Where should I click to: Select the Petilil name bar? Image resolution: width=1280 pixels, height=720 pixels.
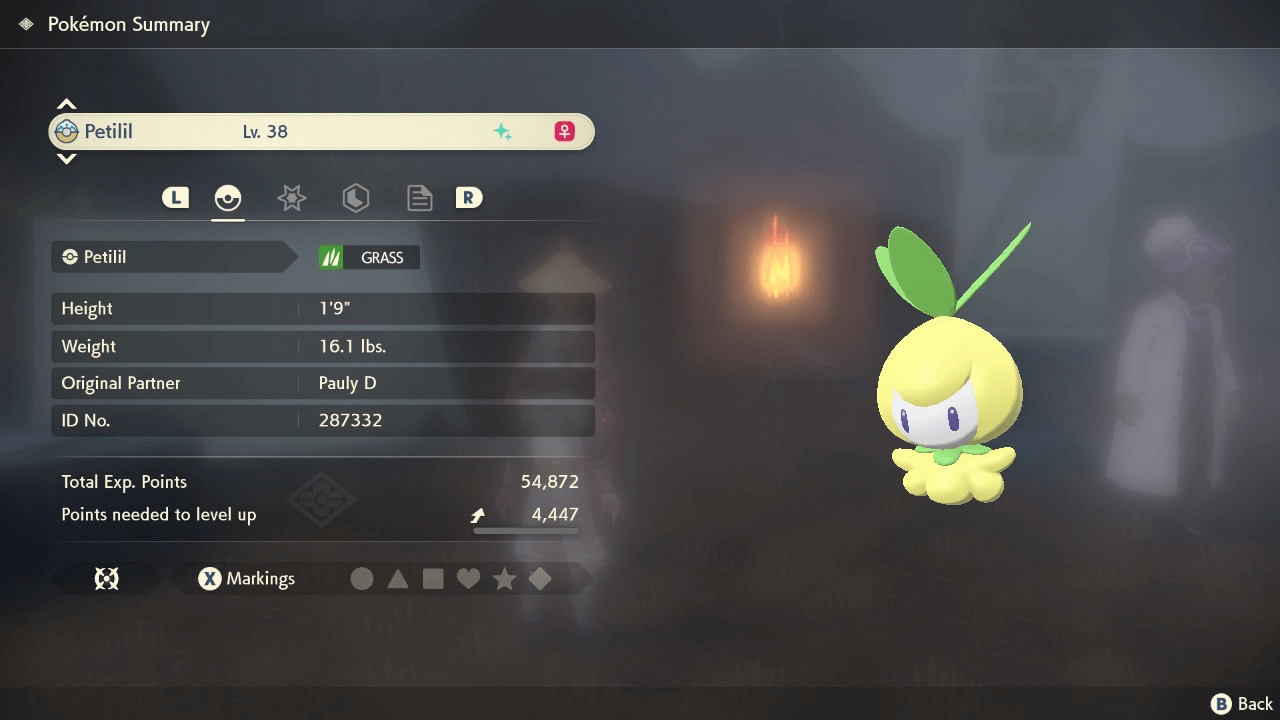click(x=321, y=132)
